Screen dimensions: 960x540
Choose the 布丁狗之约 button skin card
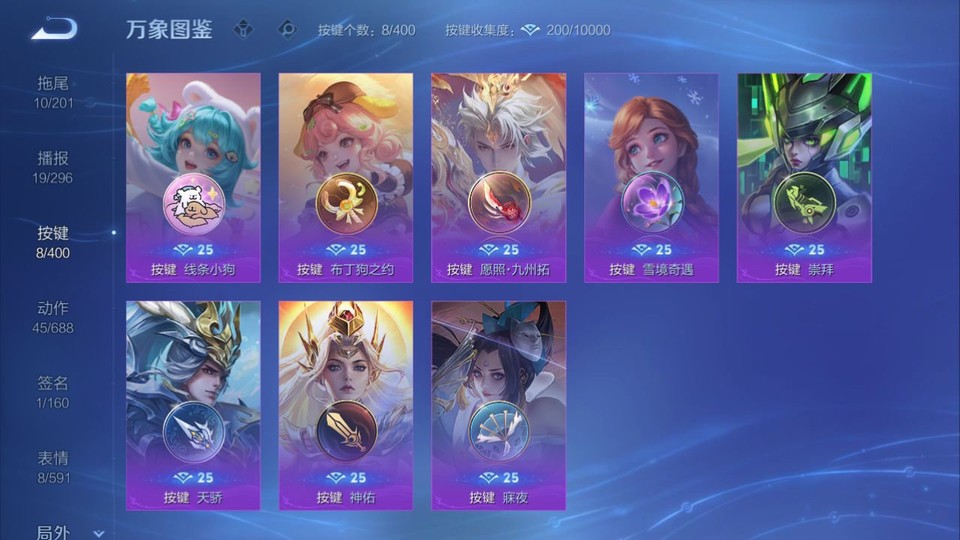(x=346, y=177)
